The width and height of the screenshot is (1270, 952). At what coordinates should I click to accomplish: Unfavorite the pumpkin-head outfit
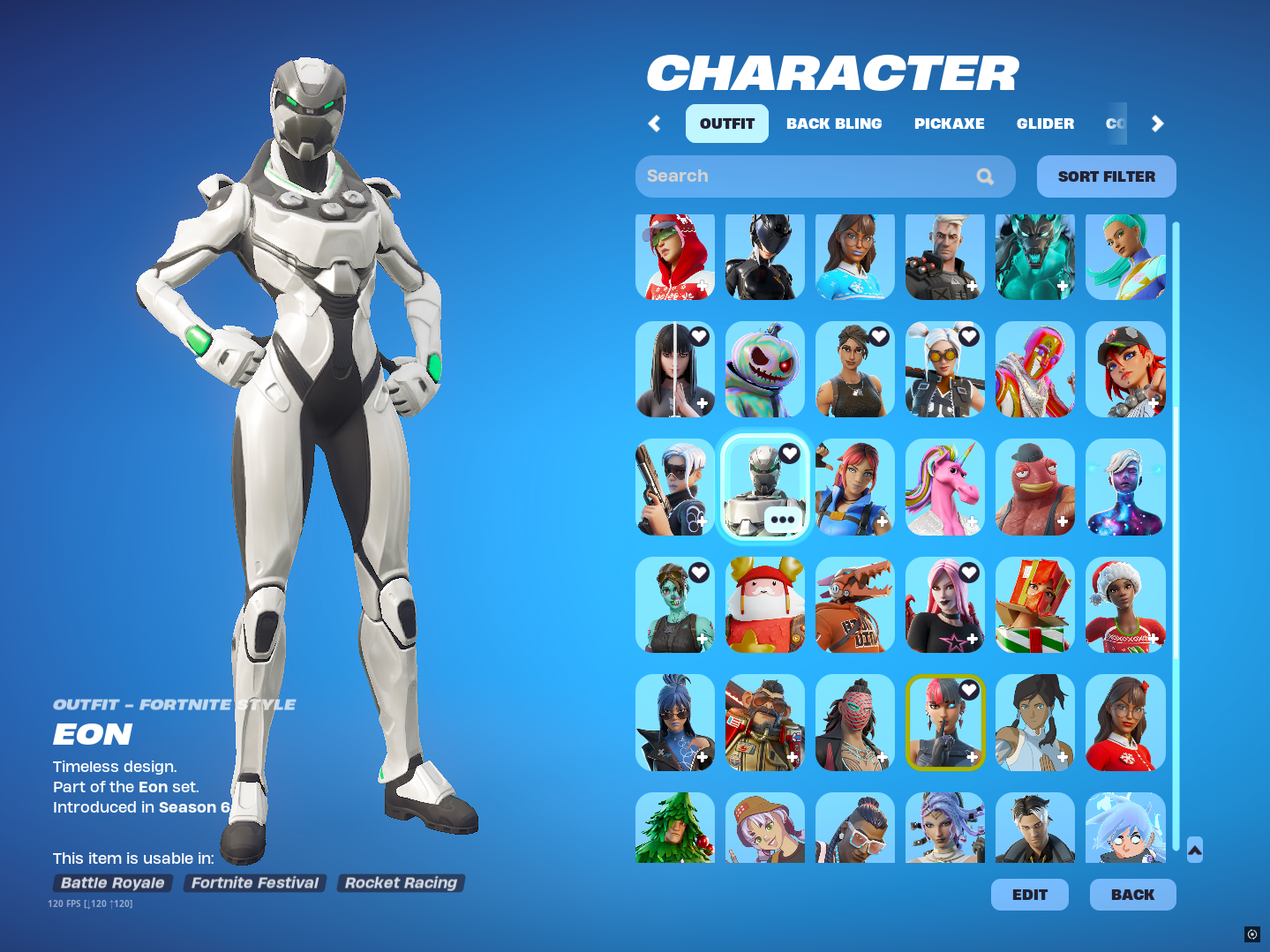click(x=788, y=335)
